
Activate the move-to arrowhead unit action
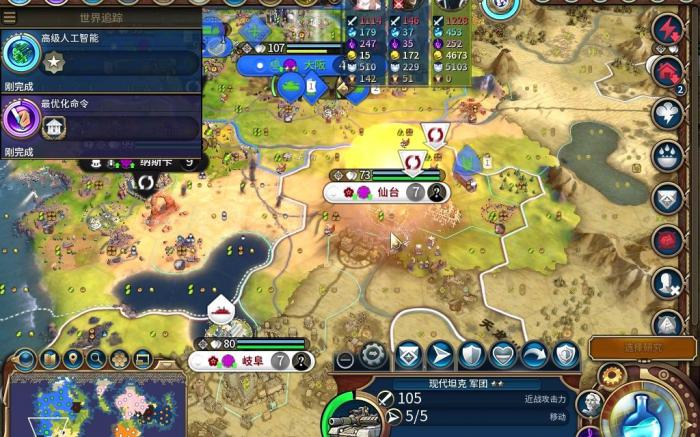[439, 355]
